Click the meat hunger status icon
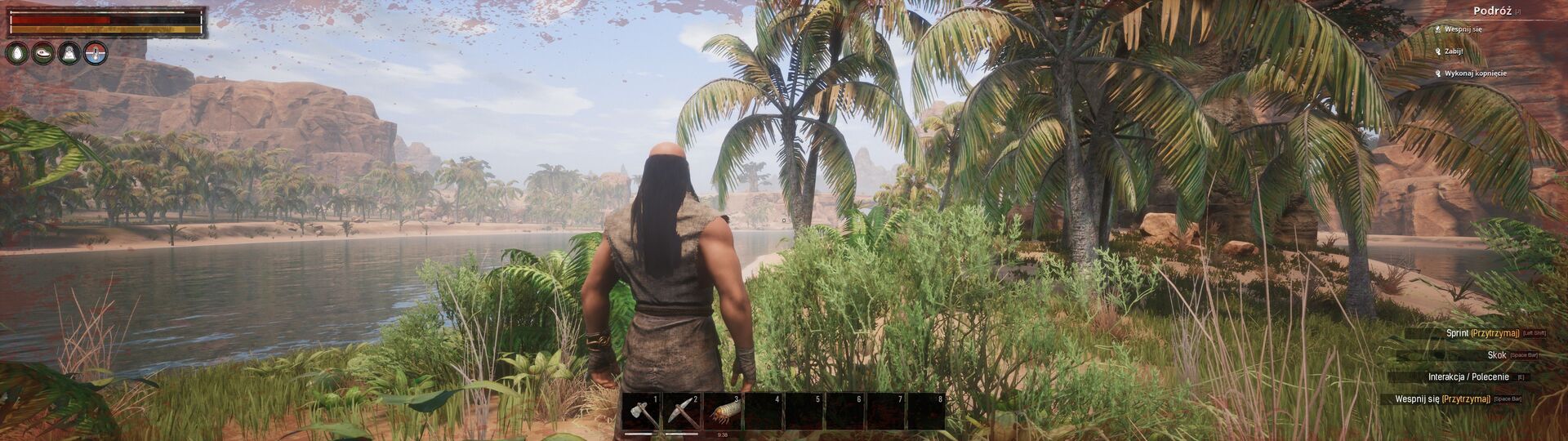Image resolution: width=1568 pixels, height=441 pixels. 44,53
